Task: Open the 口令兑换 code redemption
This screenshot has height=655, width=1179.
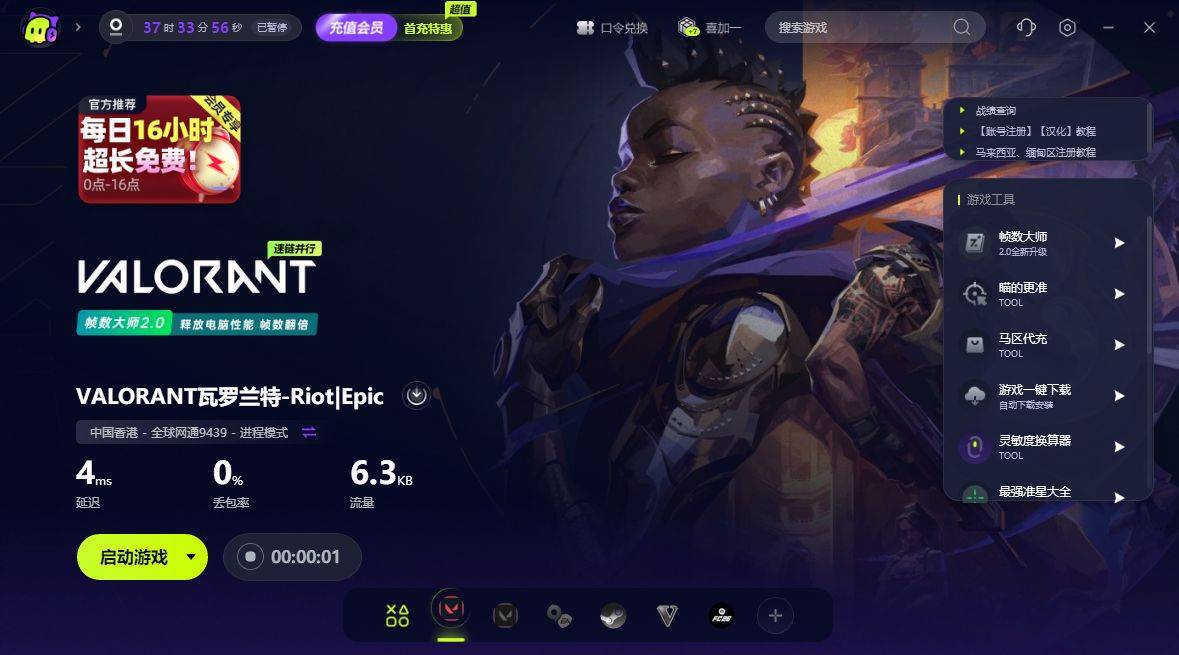Action: pos(612,28)
